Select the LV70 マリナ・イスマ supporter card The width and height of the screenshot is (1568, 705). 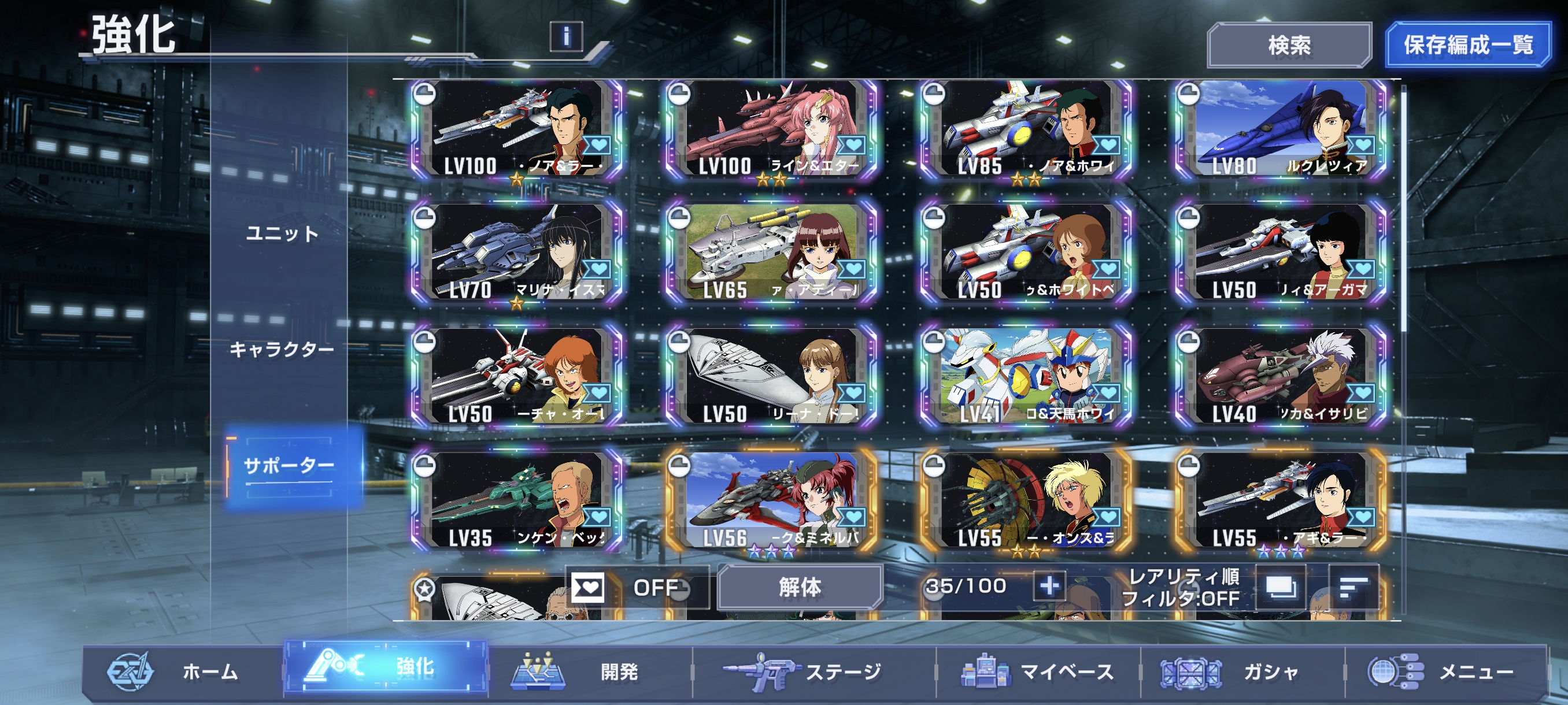point(517,254)
